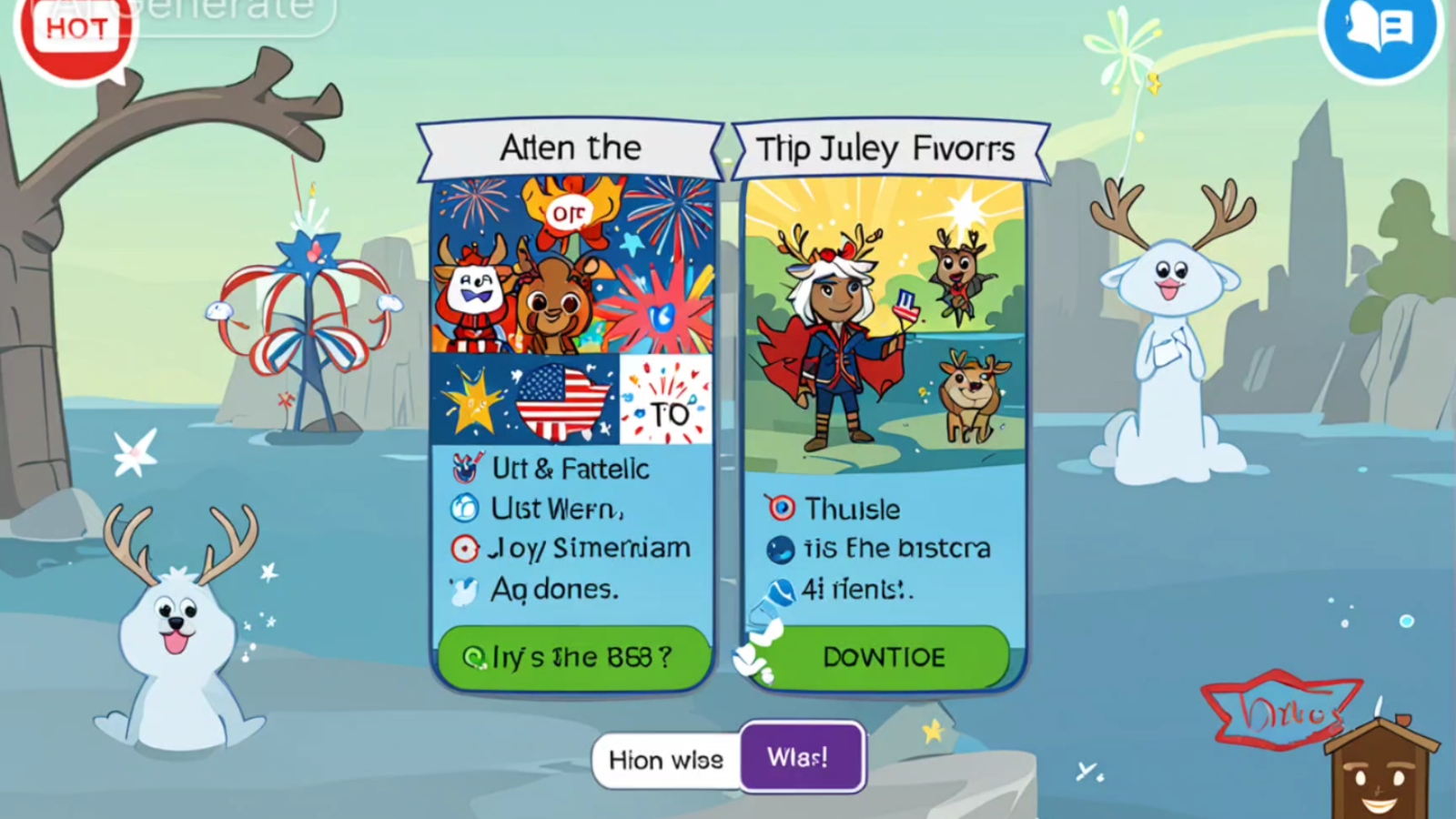Screen dimensions: 1456x819
Task: Open the blue book icon button
Action: pos(1379,32)
